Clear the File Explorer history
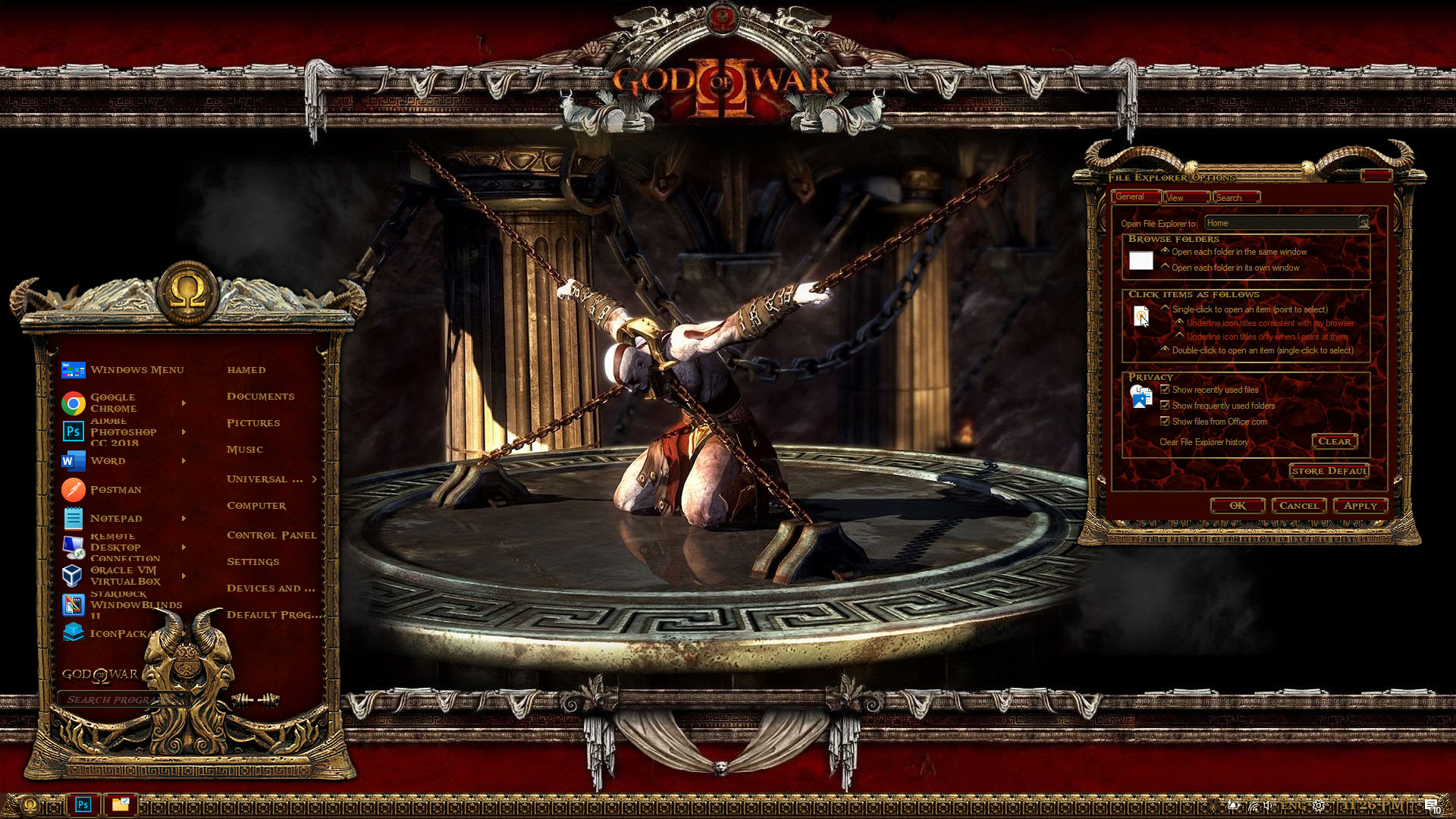This screenshot has width=1456, height=819. point(1334,441)
